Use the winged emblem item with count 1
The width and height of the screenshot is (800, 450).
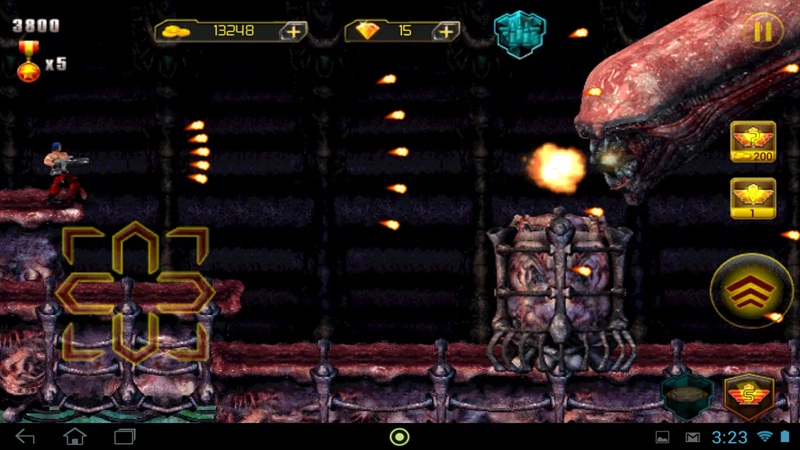point(752,197)
